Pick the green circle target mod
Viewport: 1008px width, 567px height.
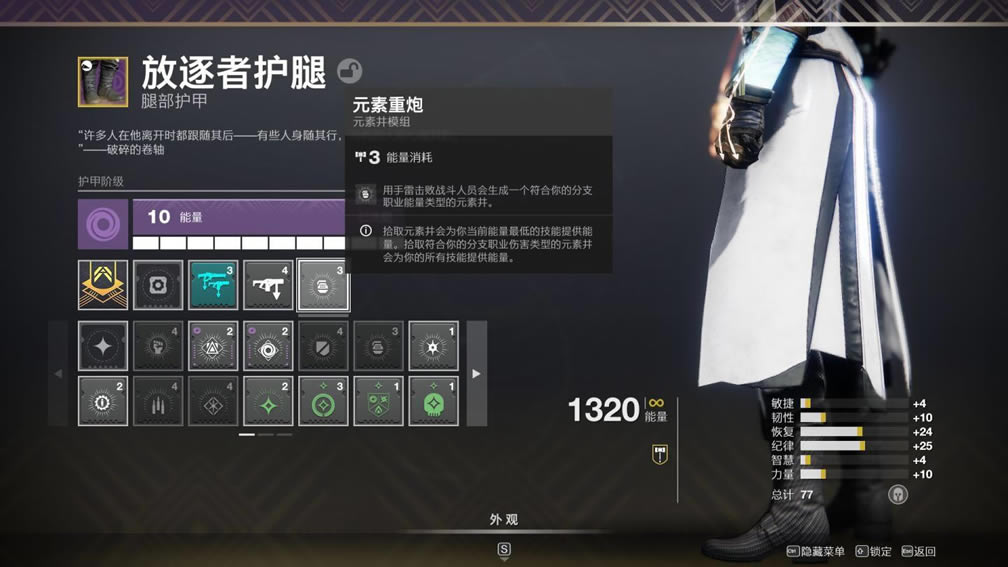point(323,401)
